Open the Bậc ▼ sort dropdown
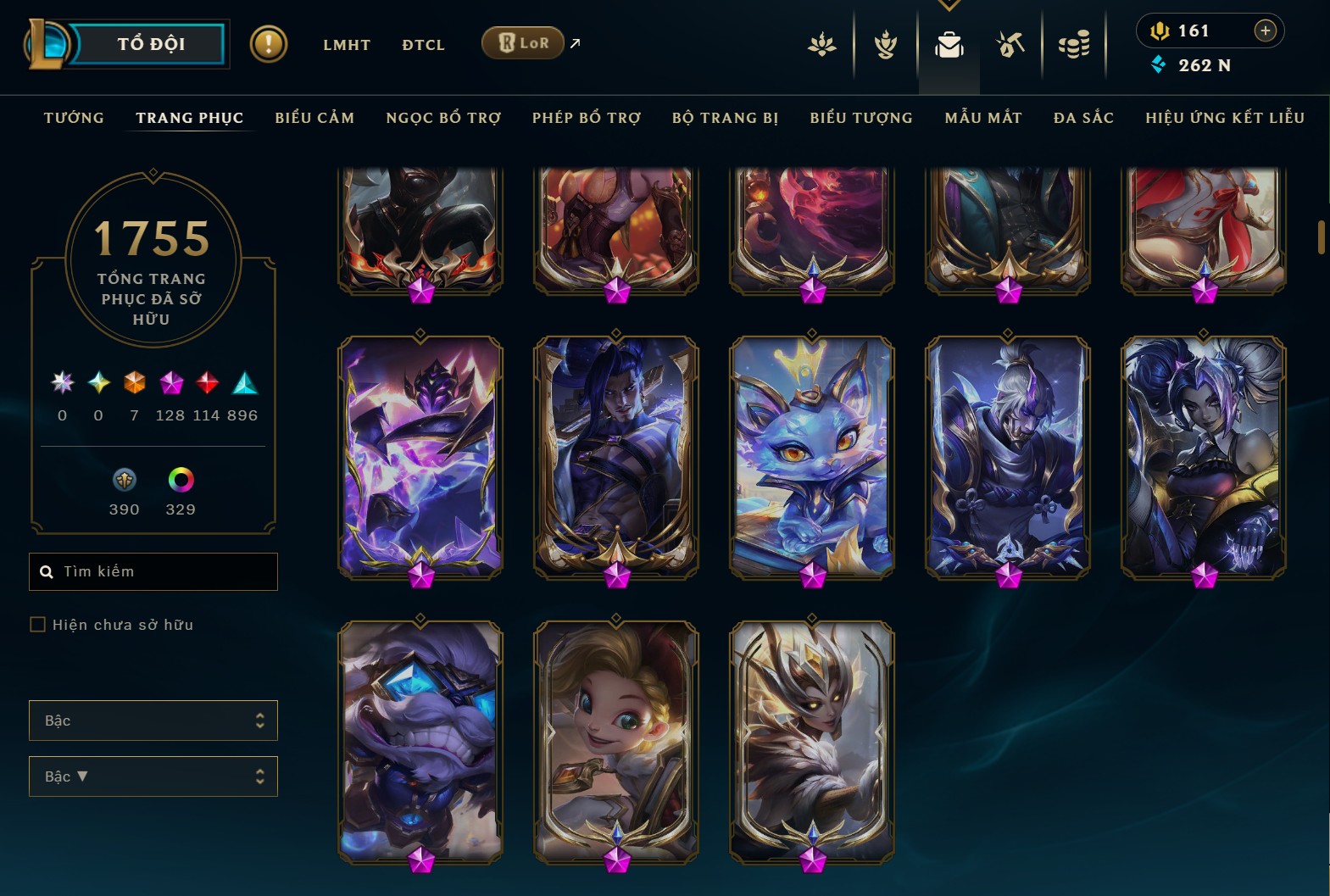The image size is (1330, 896). coord(153,776)
